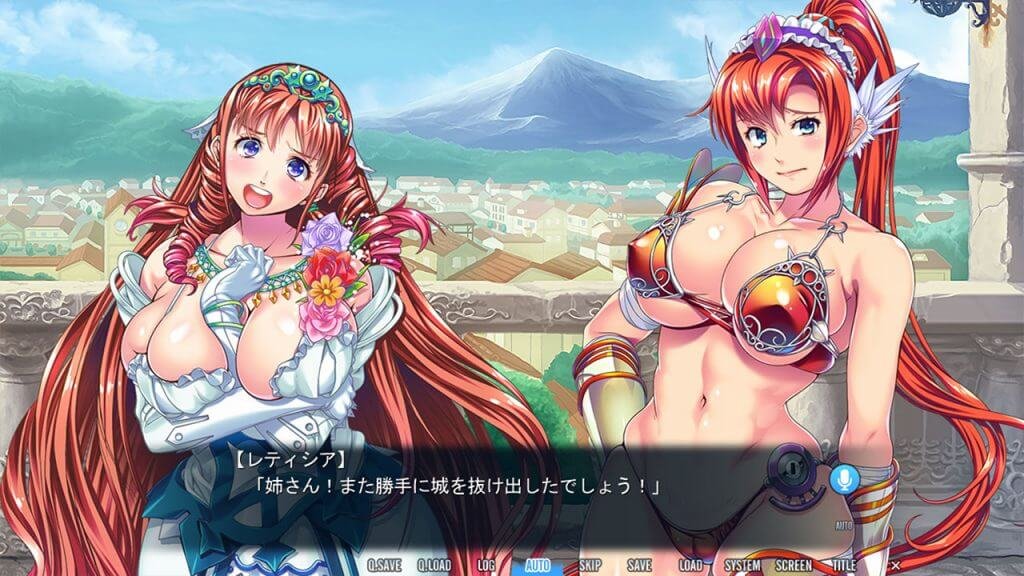
Task: Hide the text window with the X
Action: (x=895, y=565)
